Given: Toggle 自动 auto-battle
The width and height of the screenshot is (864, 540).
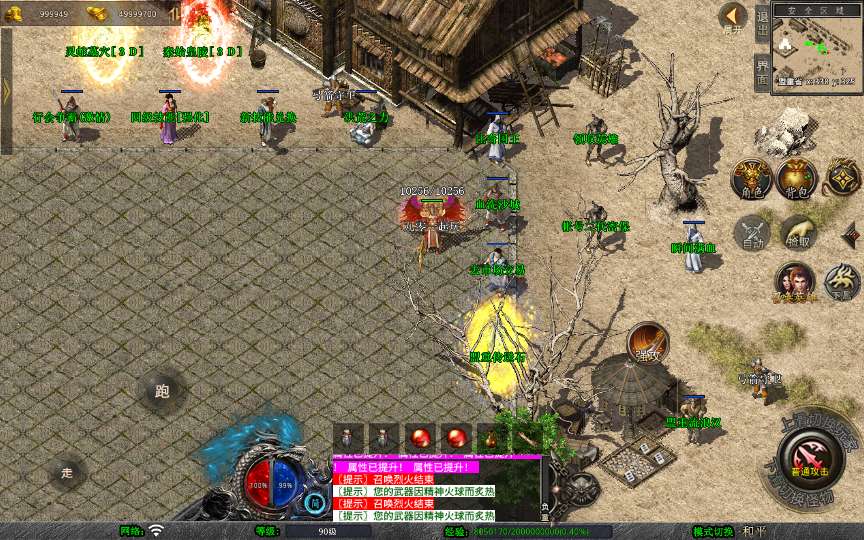Looking at the screenshot, I should point(751,233).
